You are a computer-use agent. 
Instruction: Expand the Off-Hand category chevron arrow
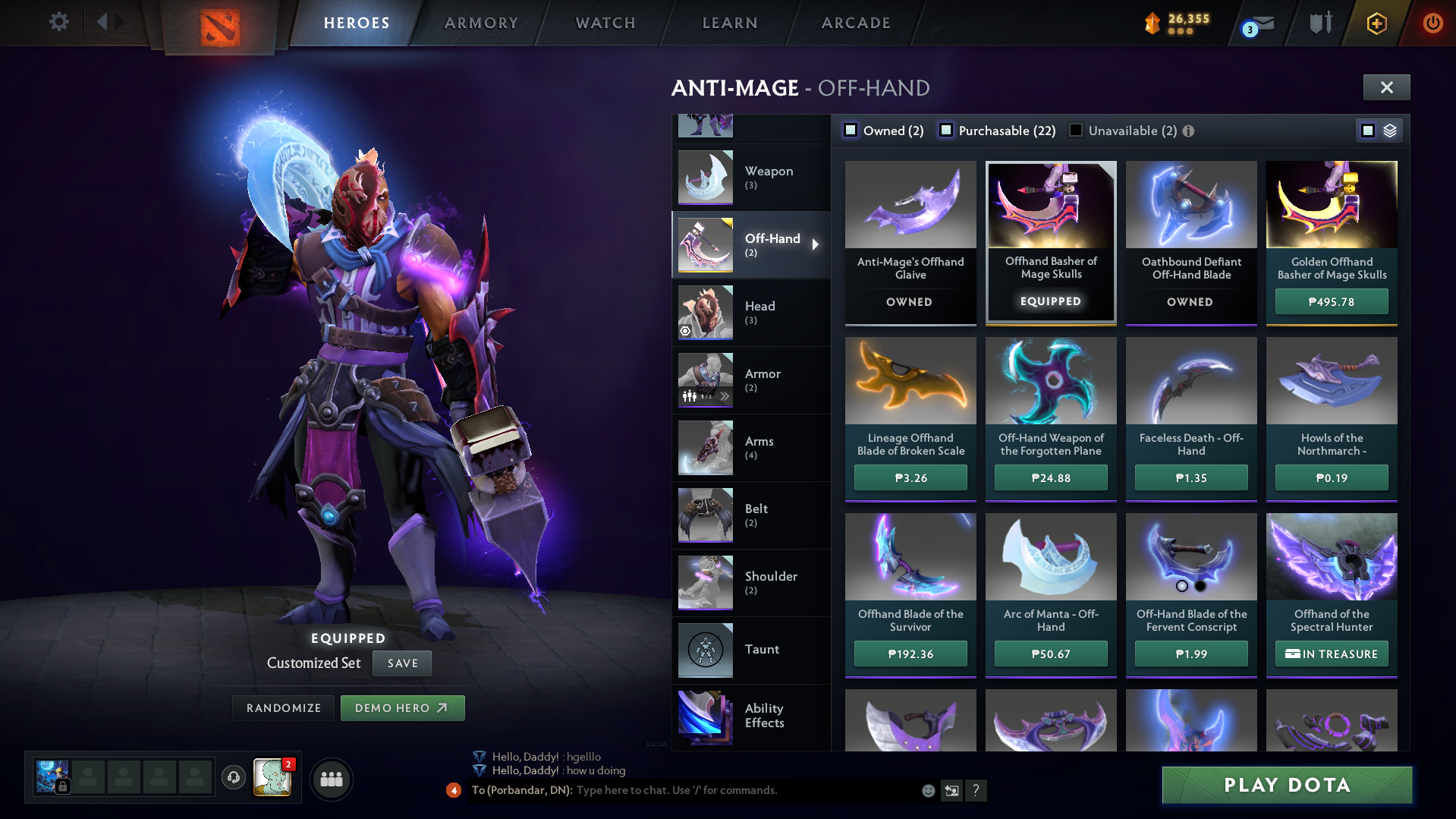(x=816, y=244)
